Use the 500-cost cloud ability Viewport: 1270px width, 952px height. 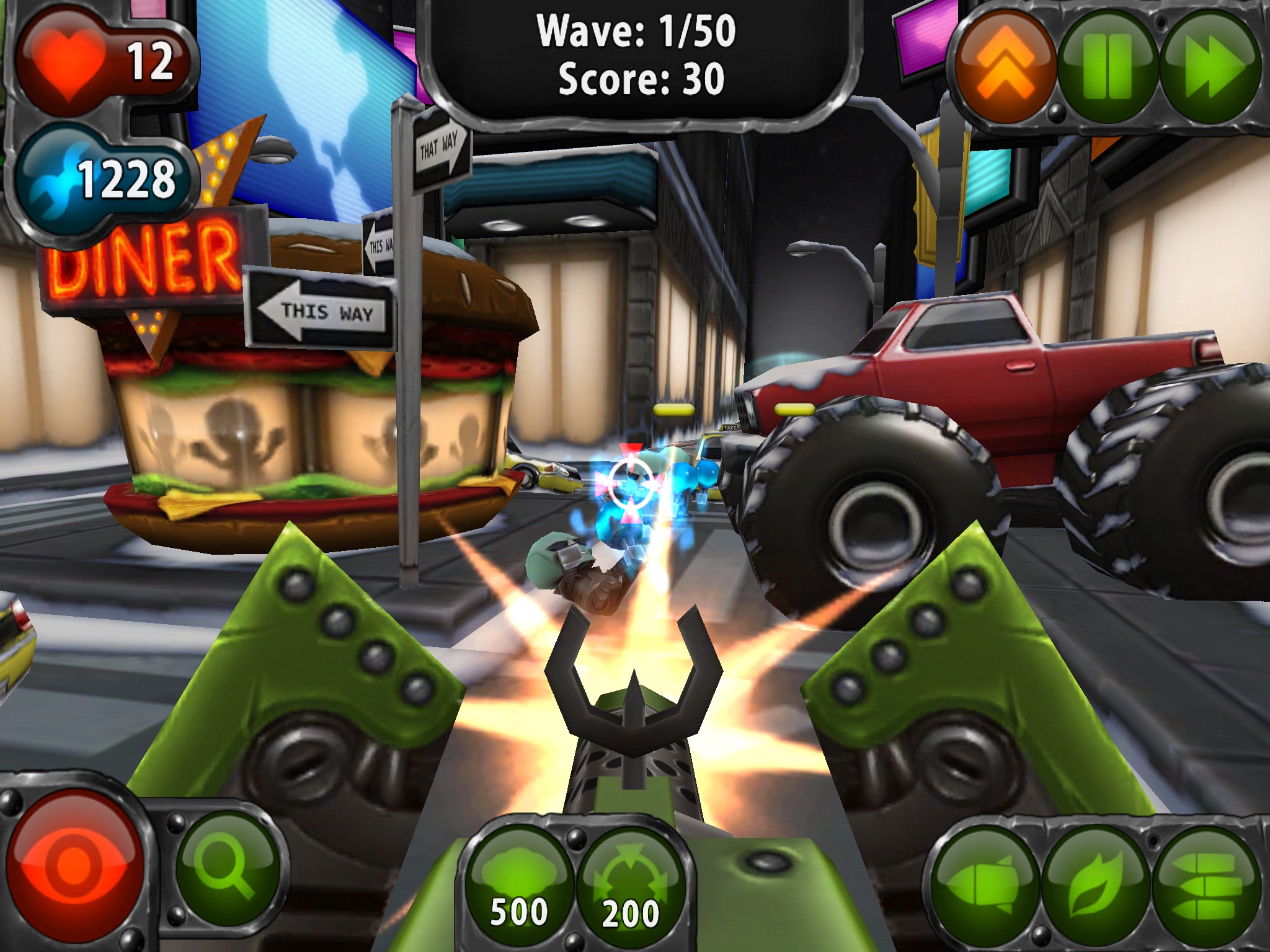(519, 880)
